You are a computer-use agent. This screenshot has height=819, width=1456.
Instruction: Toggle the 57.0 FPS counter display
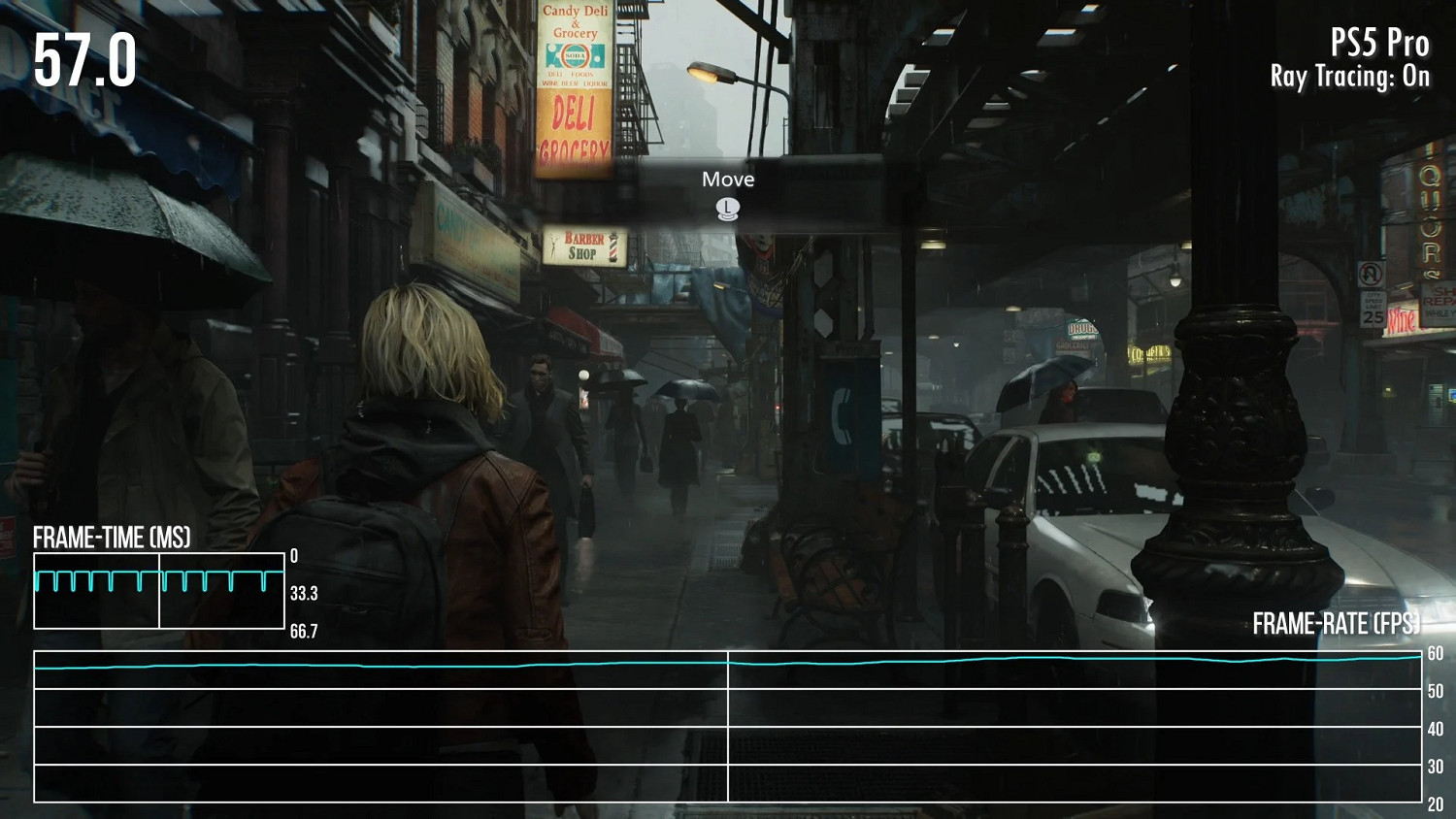point(83,62)
